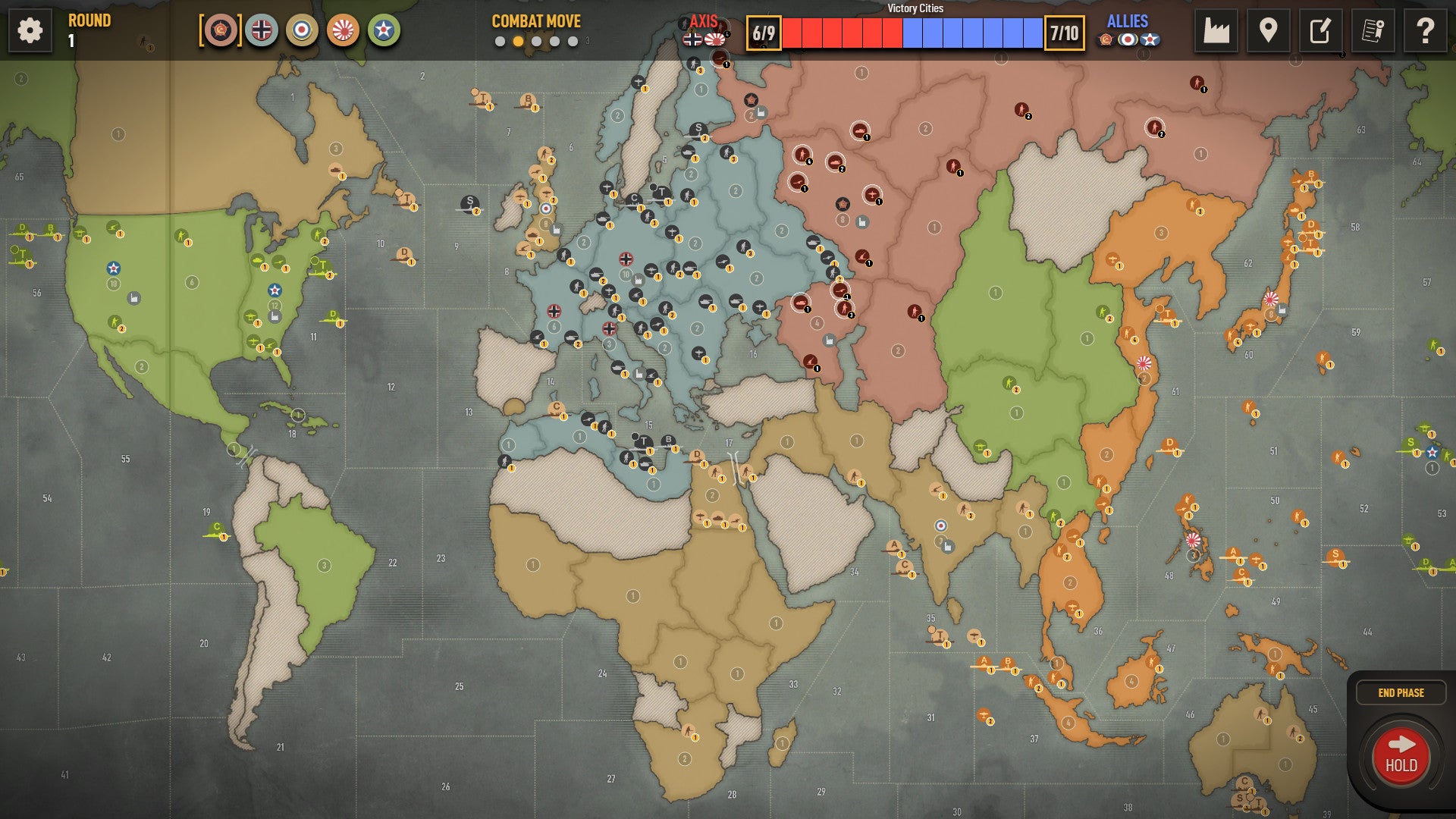Open the question mark help

point(1425,31)
